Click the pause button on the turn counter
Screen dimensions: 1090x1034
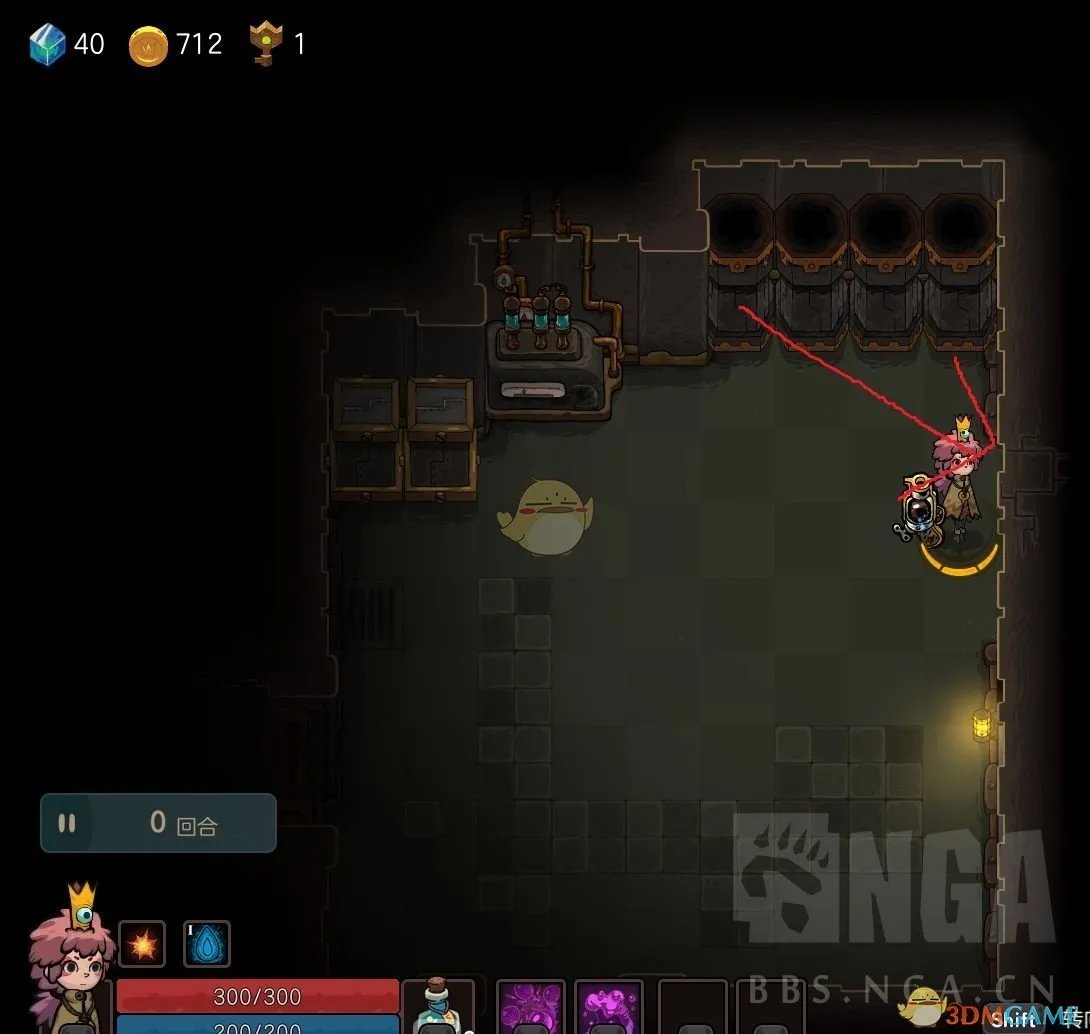[67, 823]
